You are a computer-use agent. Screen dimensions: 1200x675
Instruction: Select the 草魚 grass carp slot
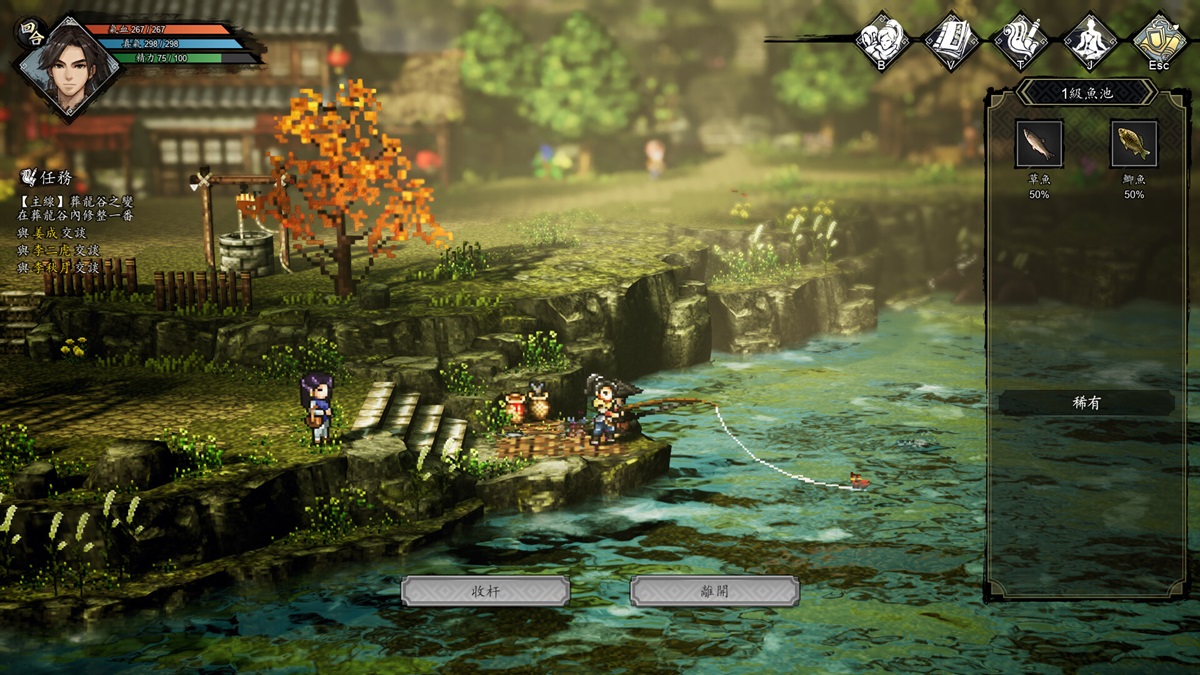pyautogui.click(x=1039, y=144)
